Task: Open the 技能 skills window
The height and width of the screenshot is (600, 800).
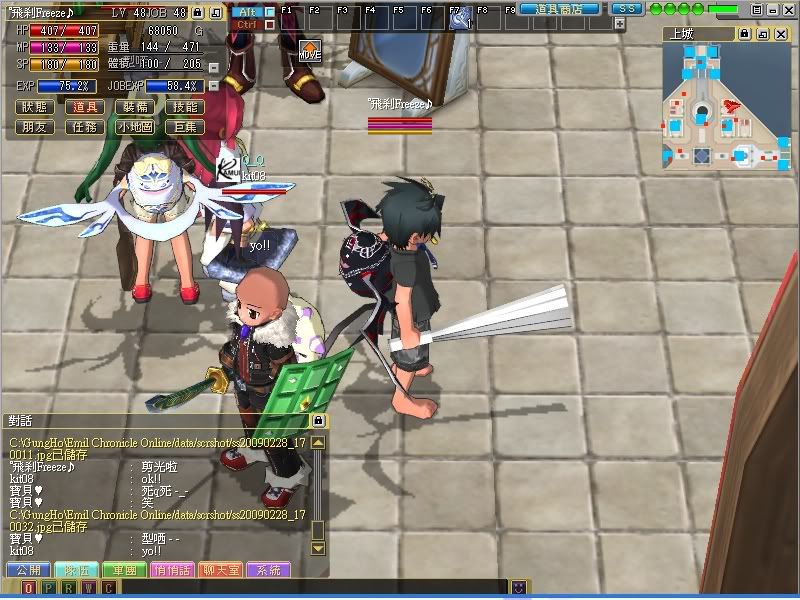Action: point(185,107)
